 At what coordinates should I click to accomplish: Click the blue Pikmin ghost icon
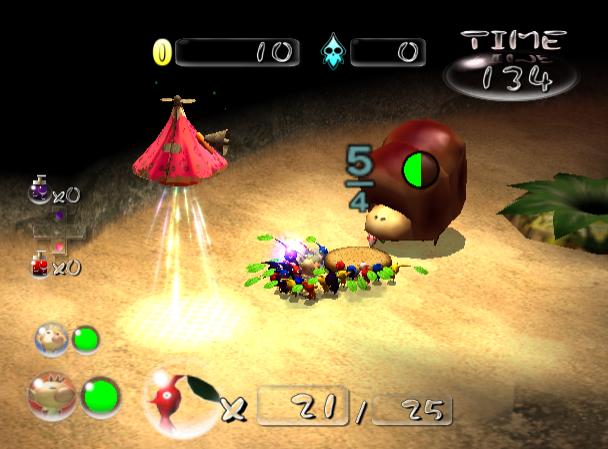(331, 53)
